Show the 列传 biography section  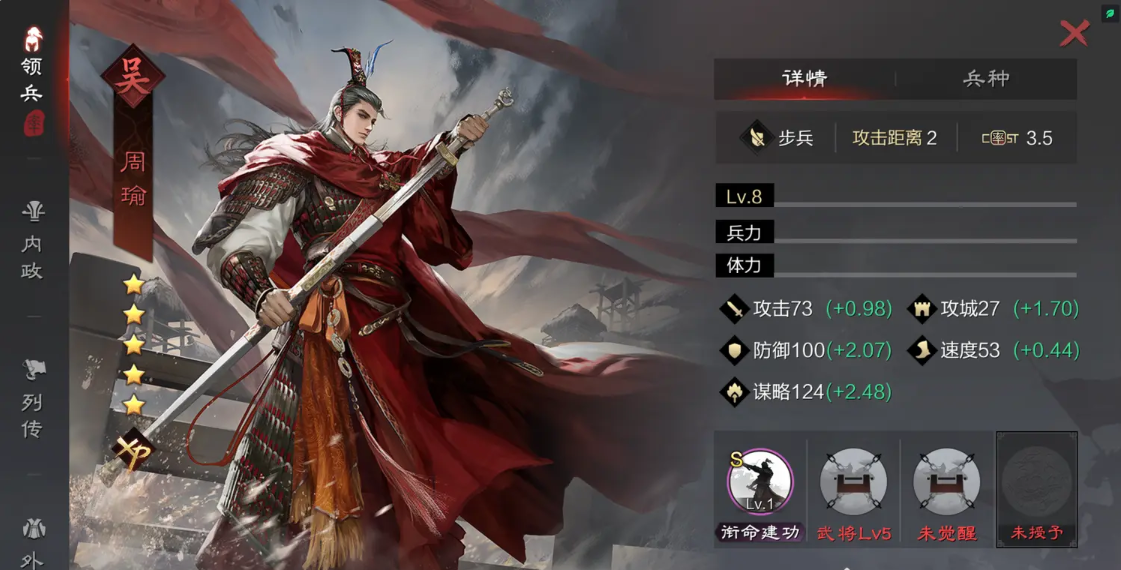tap(33, 400)
